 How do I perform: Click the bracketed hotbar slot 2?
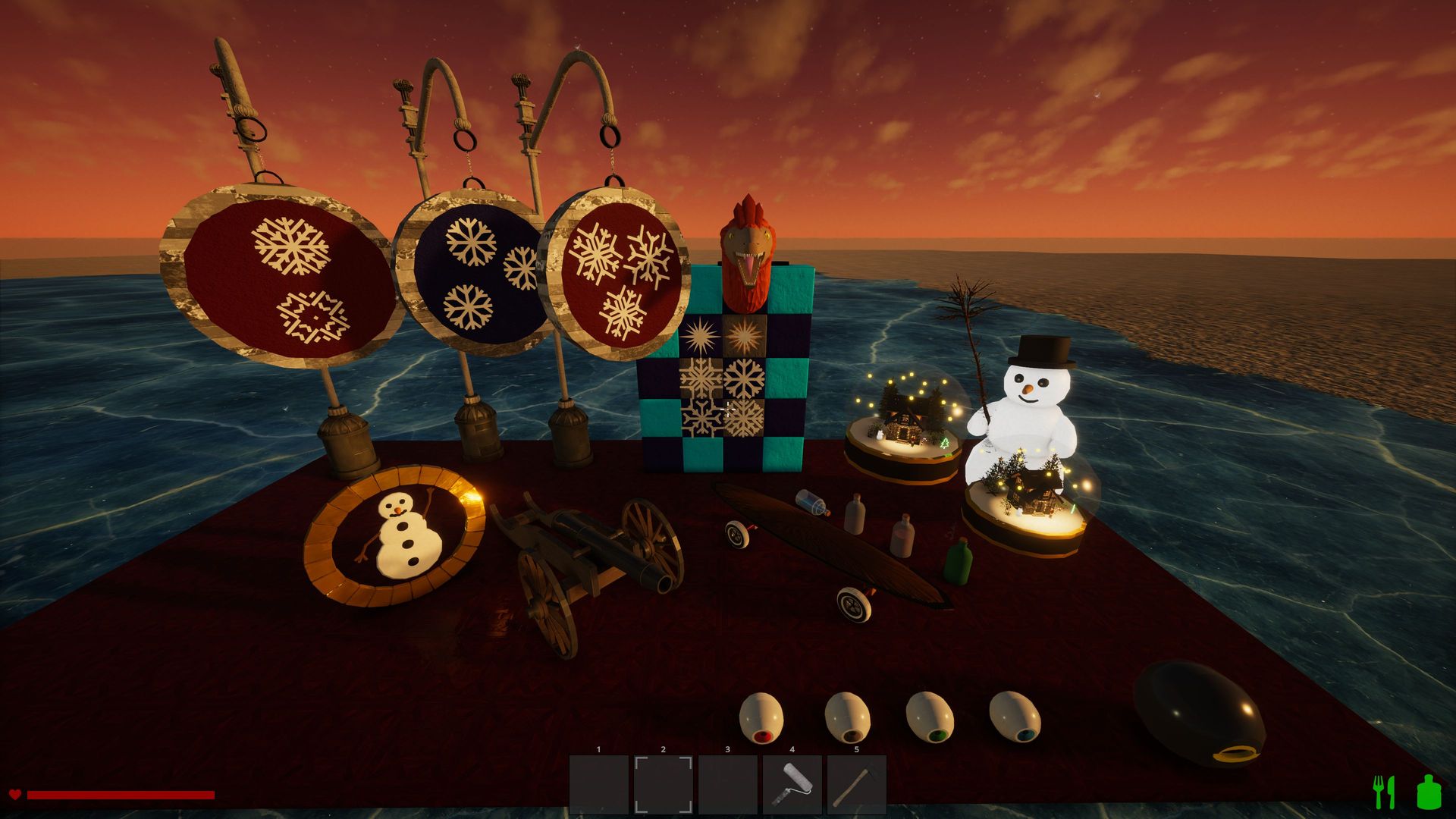(664, 784)
